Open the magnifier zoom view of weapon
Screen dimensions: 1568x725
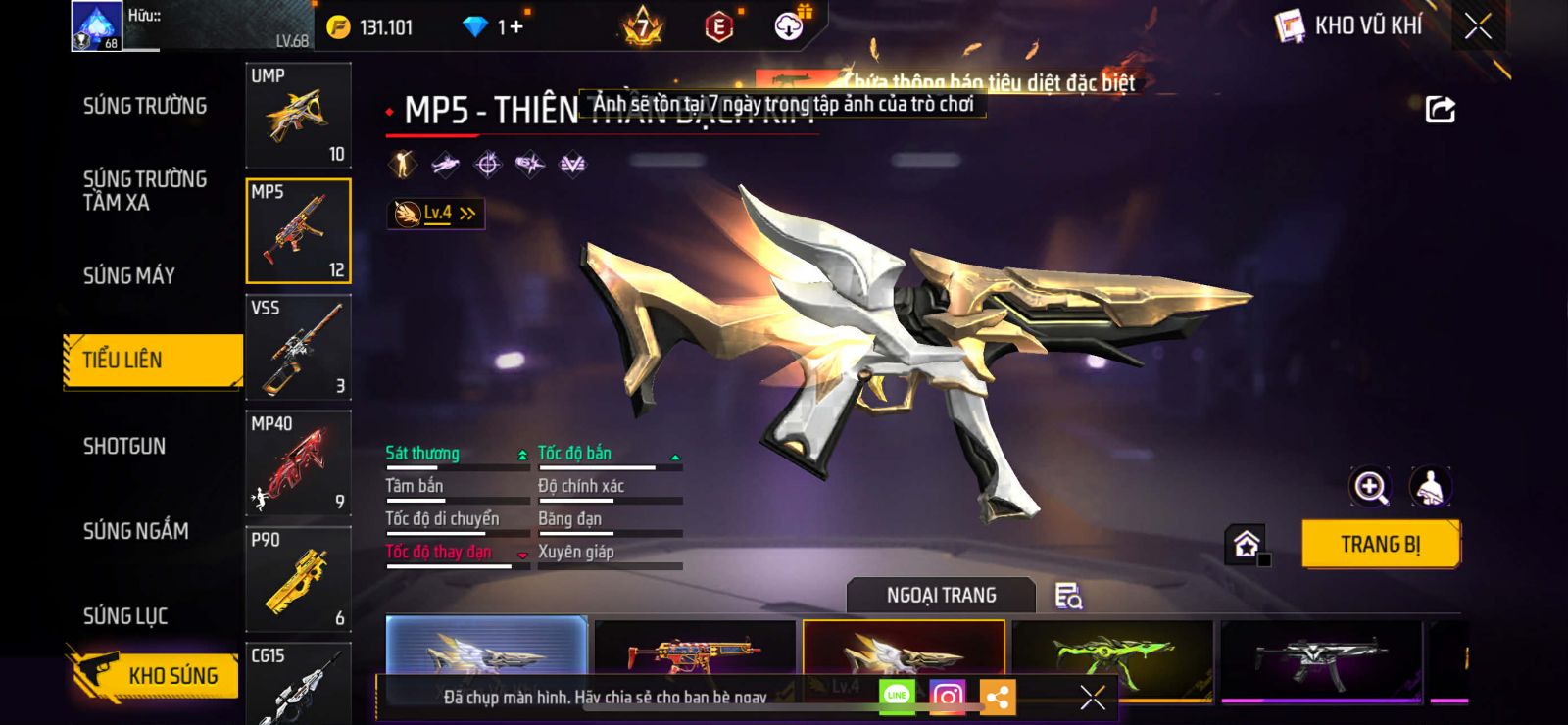[x=1370, y=487]
